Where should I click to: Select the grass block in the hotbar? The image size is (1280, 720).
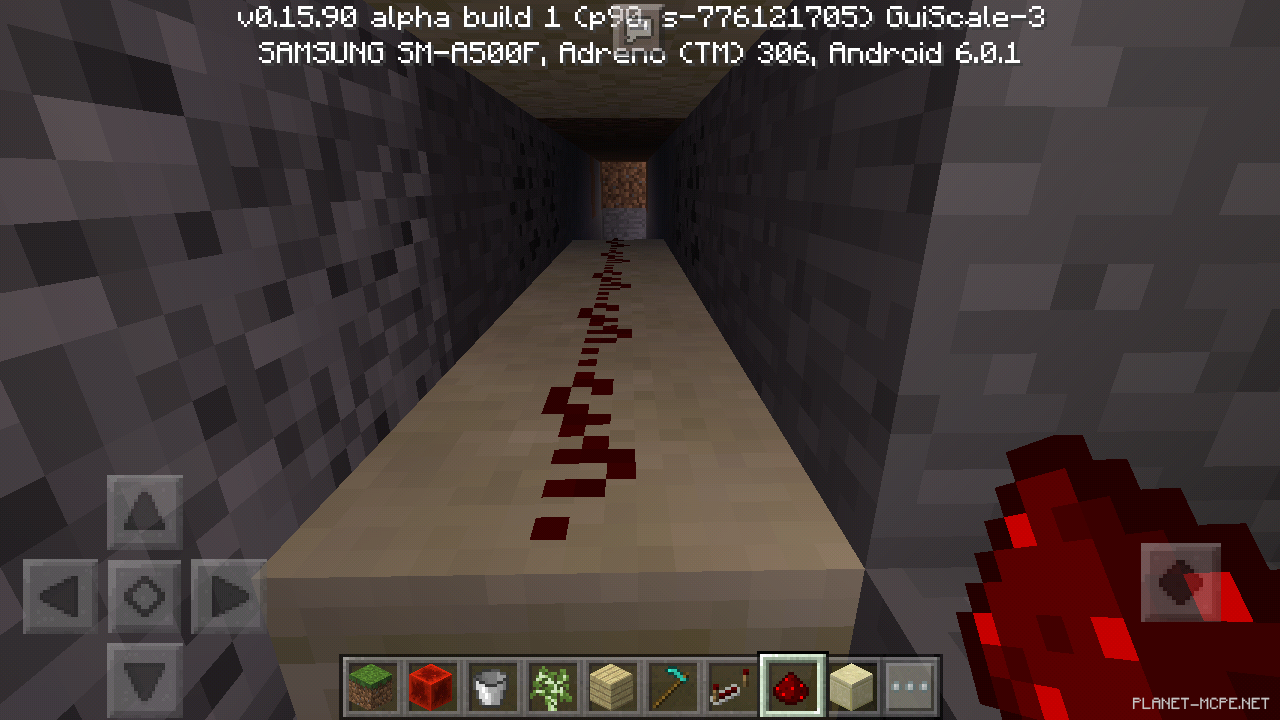coord(371,687)
